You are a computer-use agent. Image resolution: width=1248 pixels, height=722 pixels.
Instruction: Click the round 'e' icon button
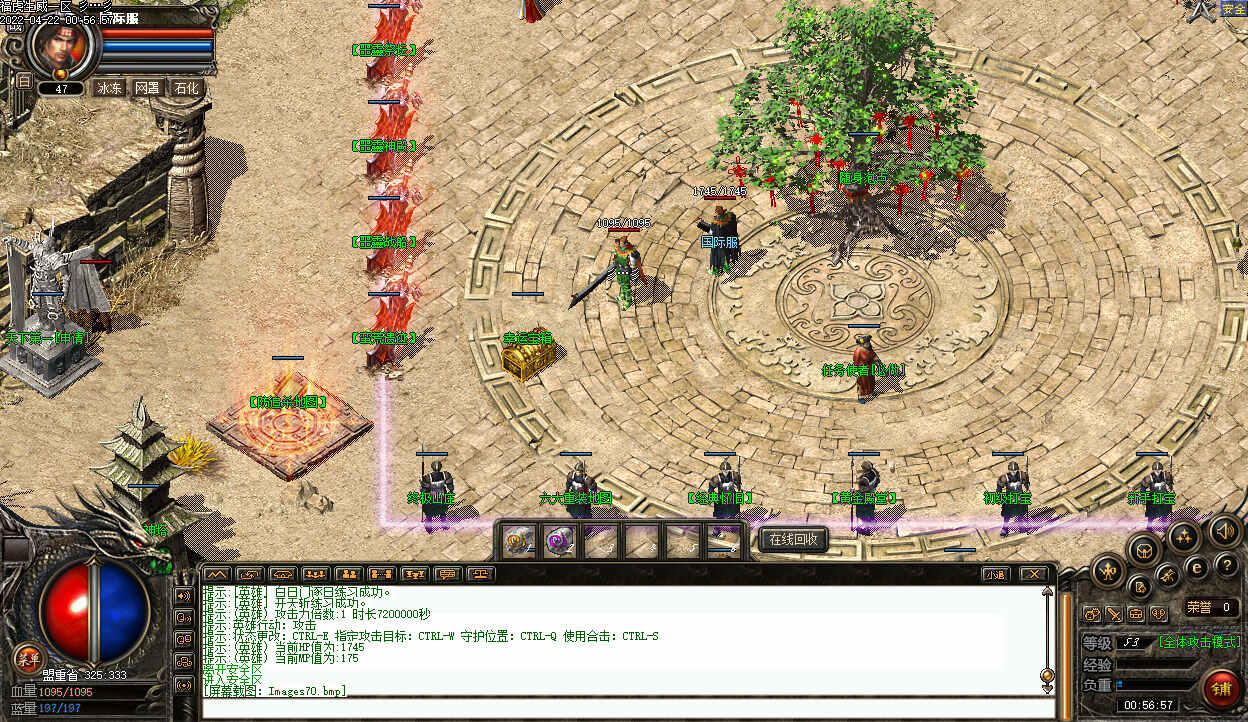pos(1197,567)
